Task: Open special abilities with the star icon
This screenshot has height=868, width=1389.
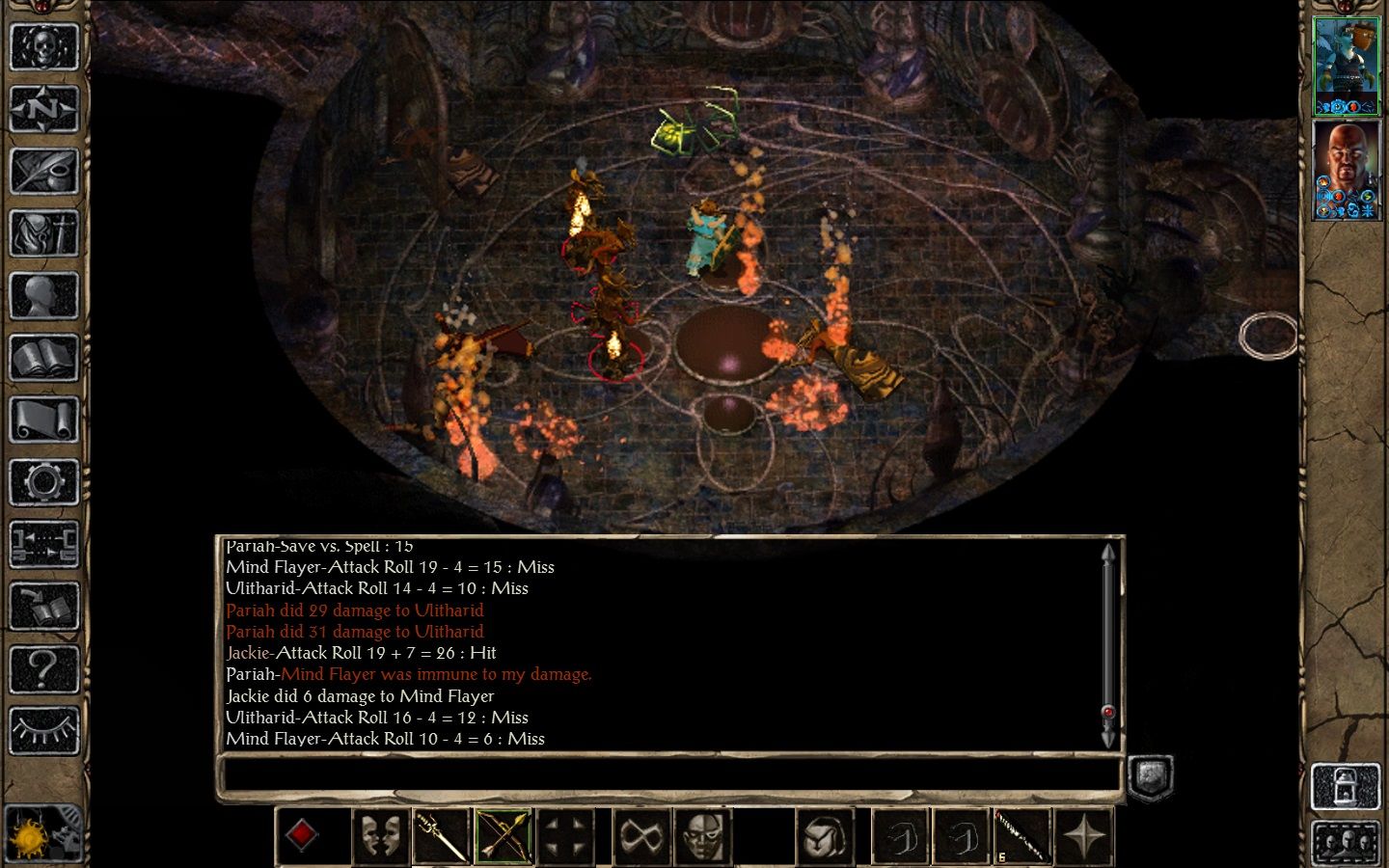Action: click(x=1084, y=835)
